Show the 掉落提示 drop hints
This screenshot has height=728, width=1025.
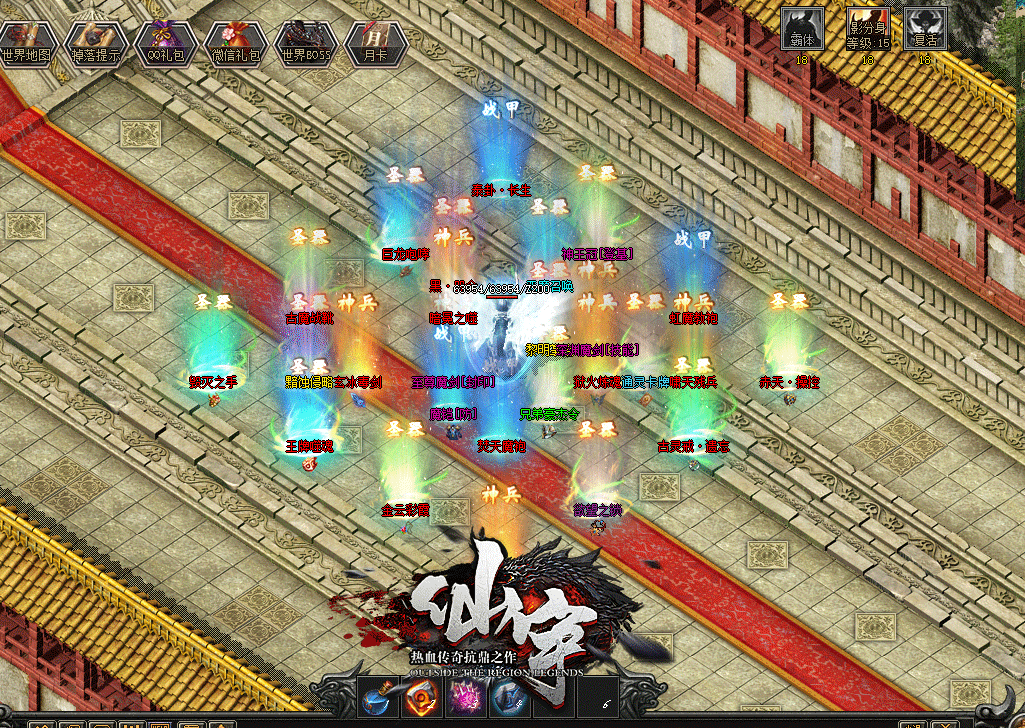[x=95, y=42]
